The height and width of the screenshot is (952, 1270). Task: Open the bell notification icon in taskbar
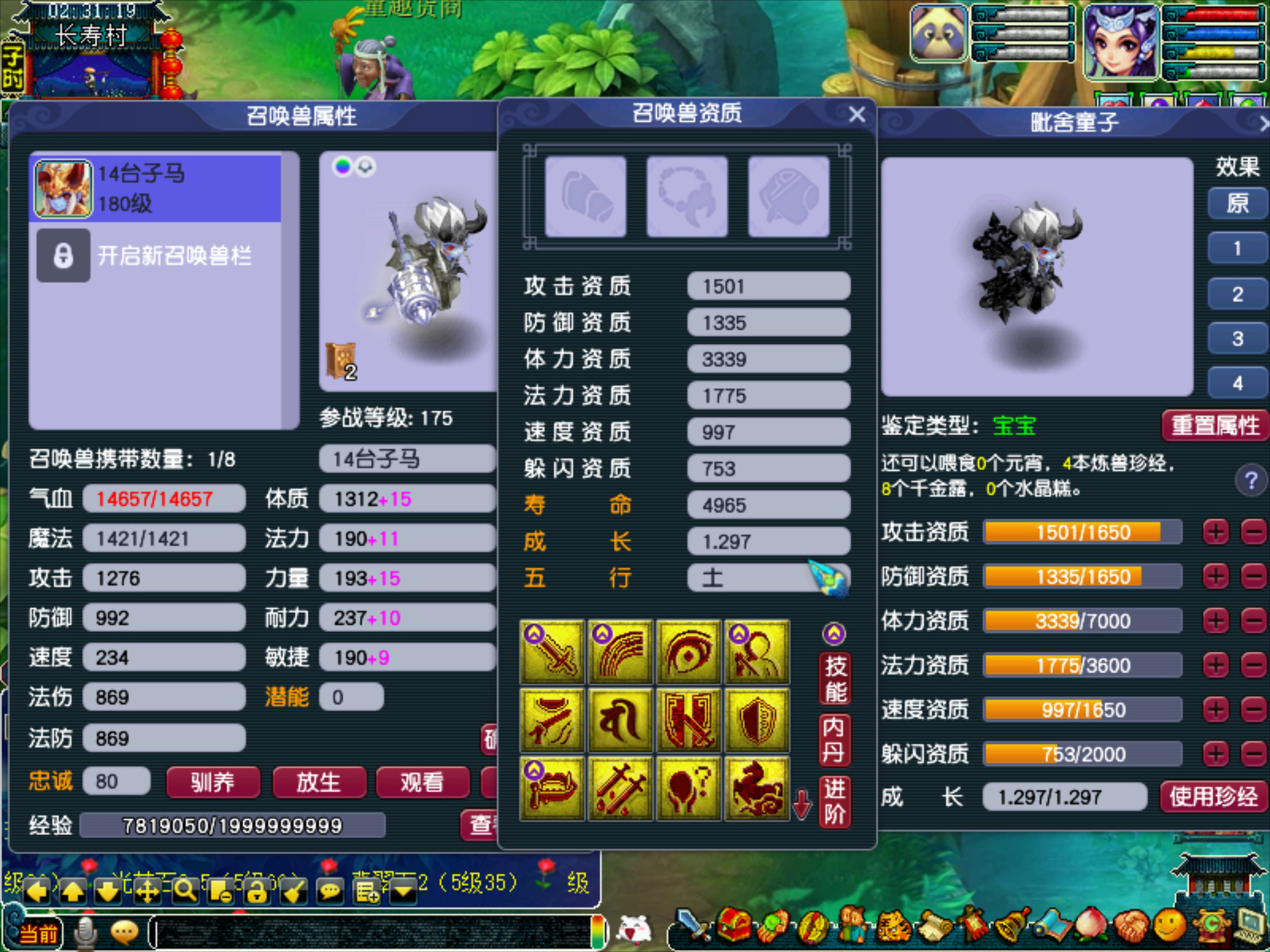(1010, 928)
